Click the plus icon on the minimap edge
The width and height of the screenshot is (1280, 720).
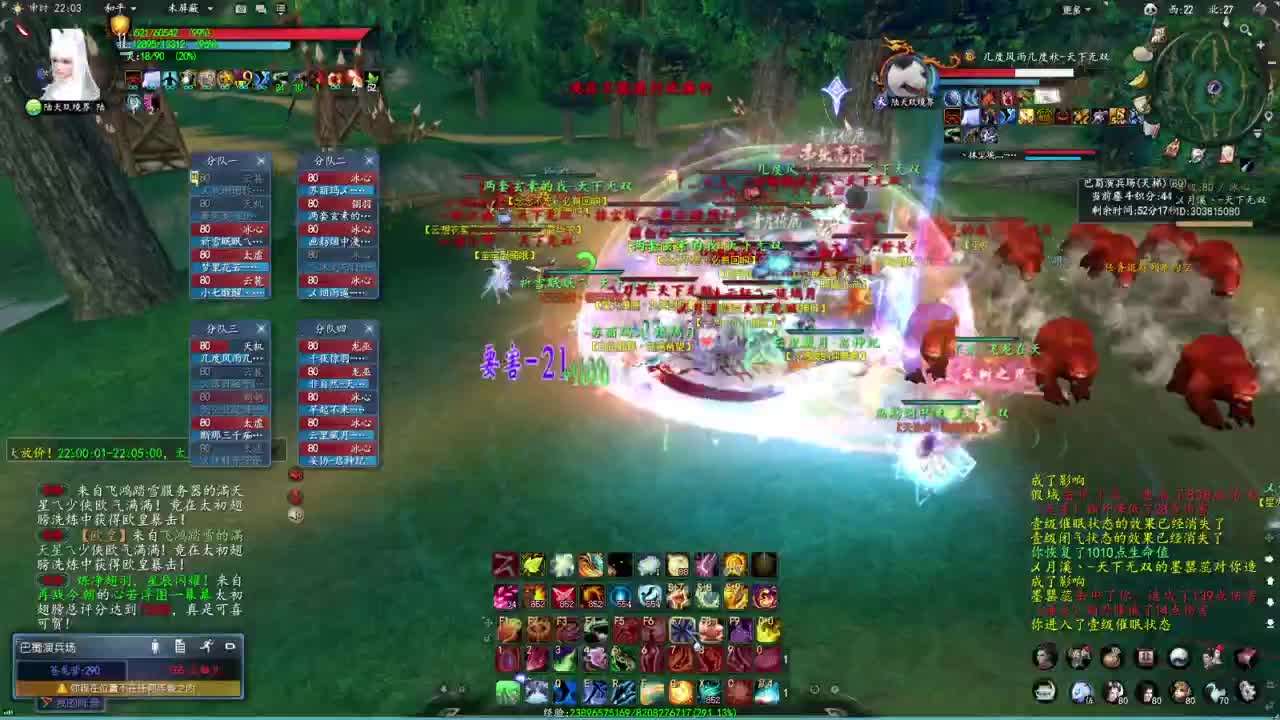1261,44
